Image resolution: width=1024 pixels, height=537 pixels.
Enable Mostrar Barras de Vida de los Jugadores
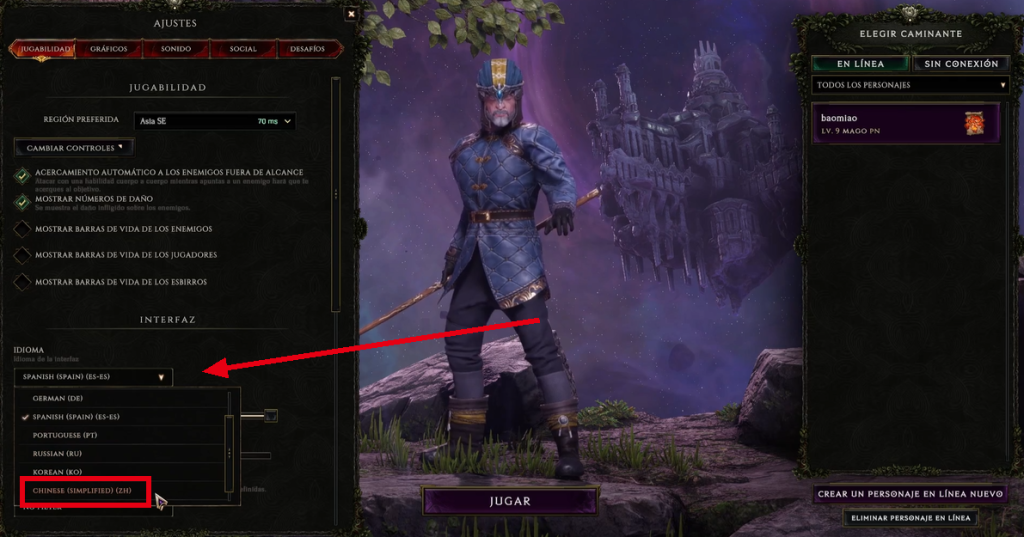pyautogui.click(x=22, y=255)
